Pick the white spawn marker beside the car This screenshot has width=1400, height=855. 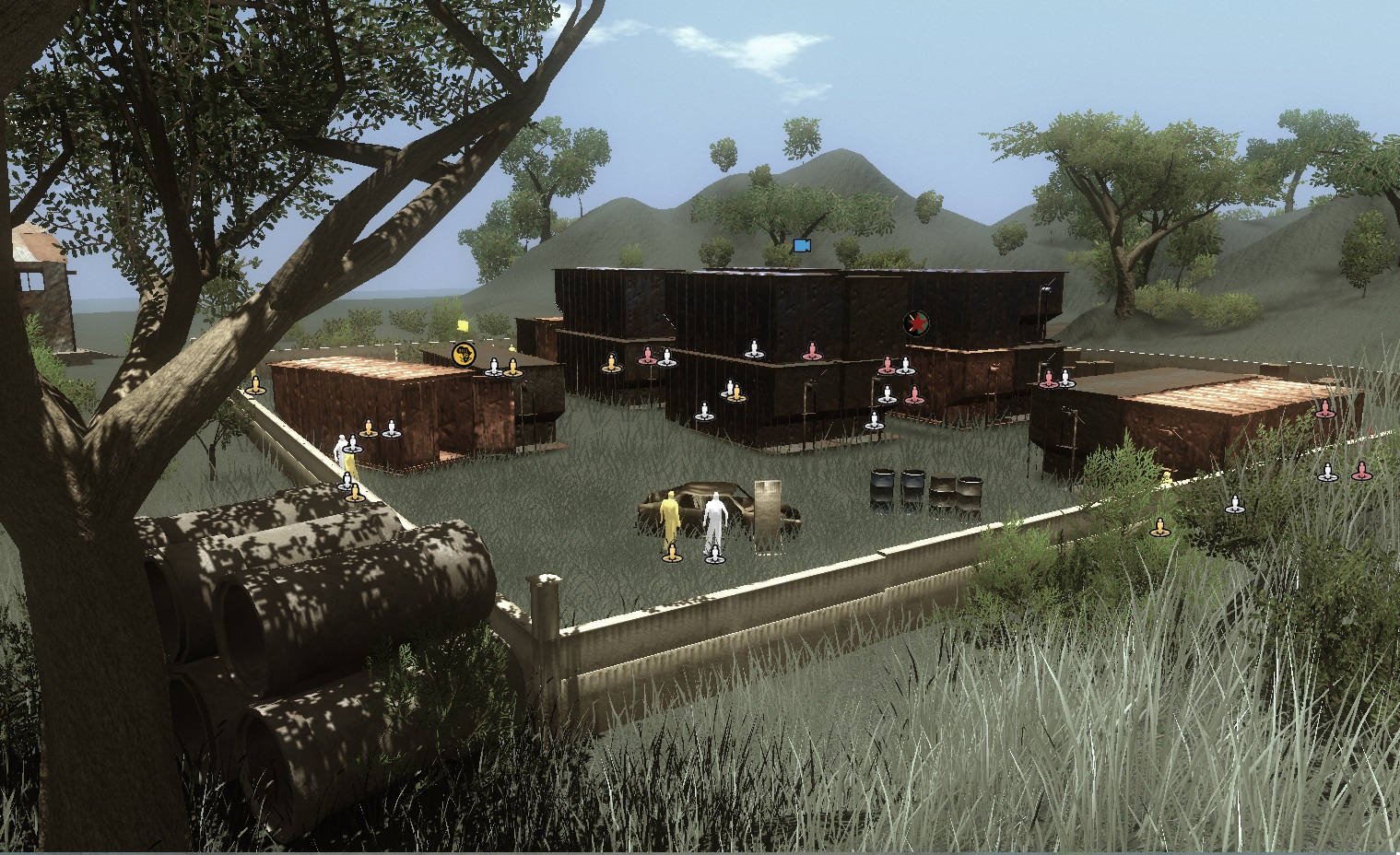(714, 554)
